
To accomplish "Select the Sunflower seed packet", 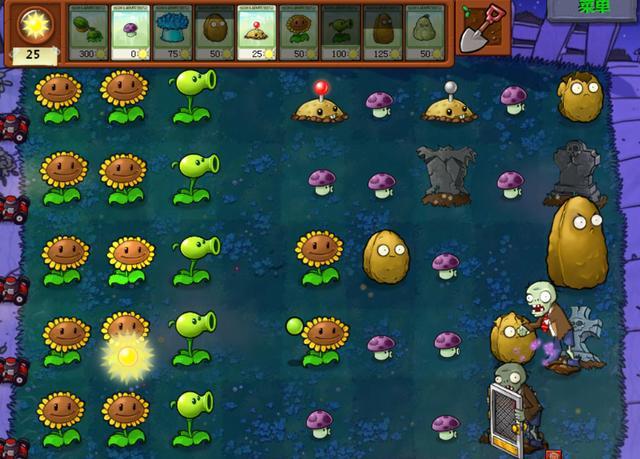I will coord(299,32).
